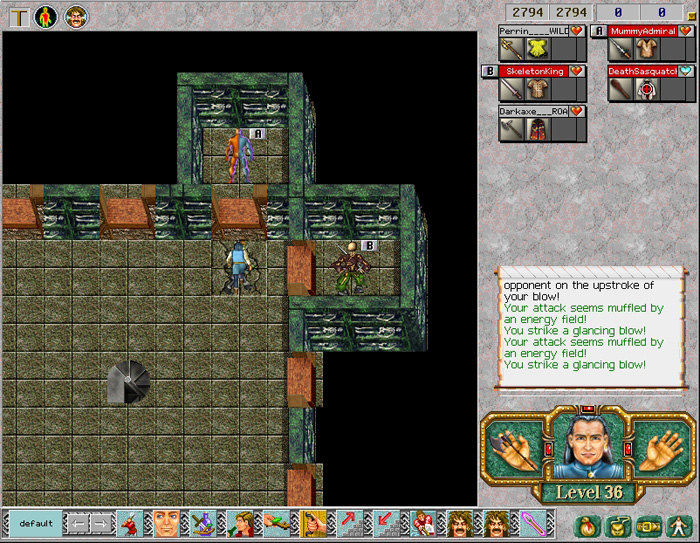Target MummyAdmiral in the combatant list
Viewport: 700px width, 543px height.
pos(642,31)
